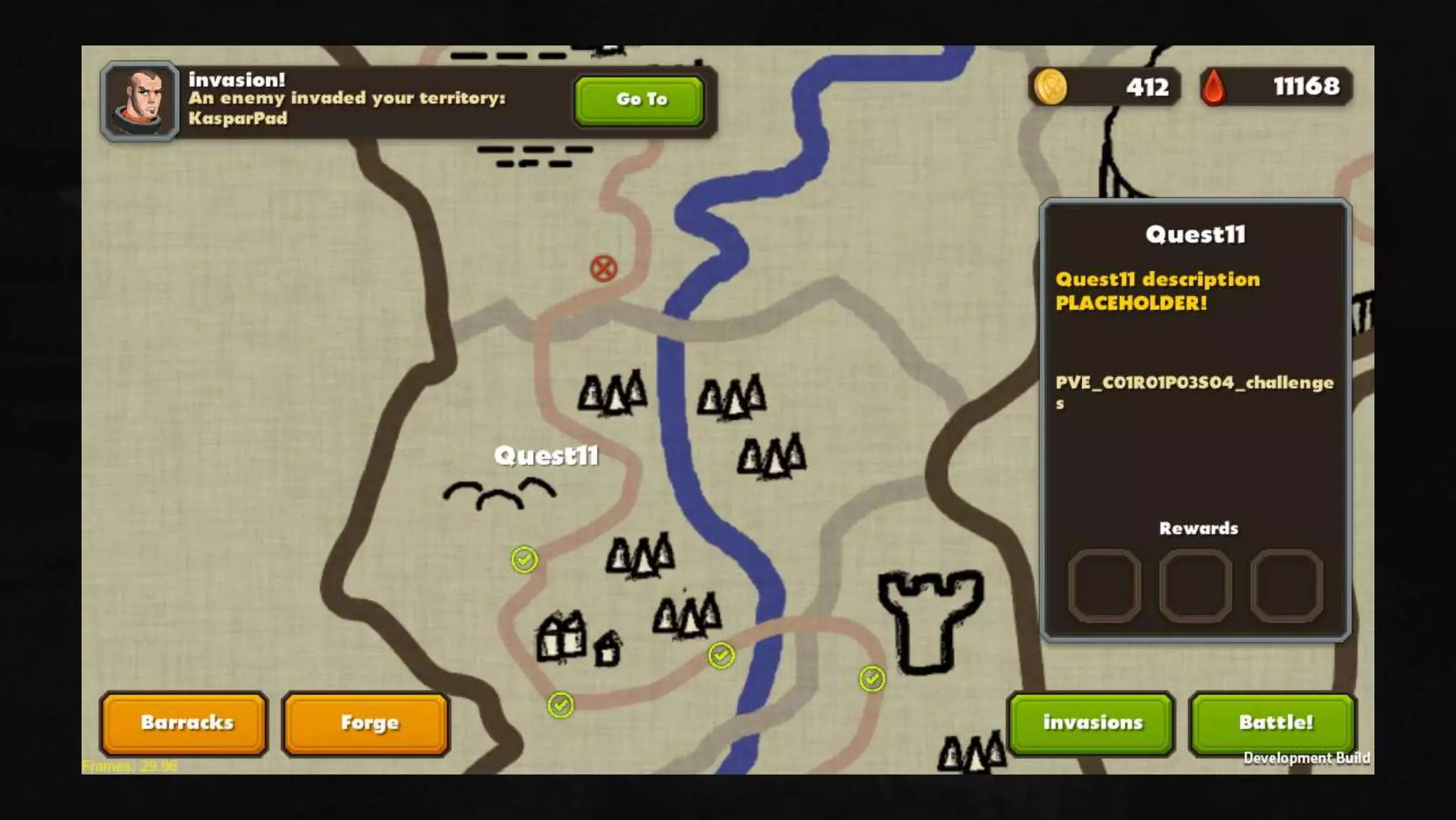This screenshot has width=1456, height=820.
Task: Select the red crossed quest marker
Action: click(604, 269)
